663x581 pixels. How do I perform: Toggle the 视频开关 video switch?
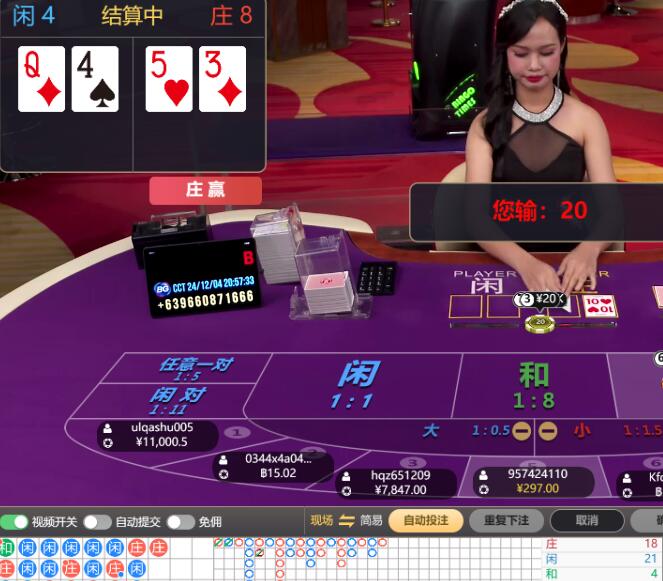pos(15,521)
